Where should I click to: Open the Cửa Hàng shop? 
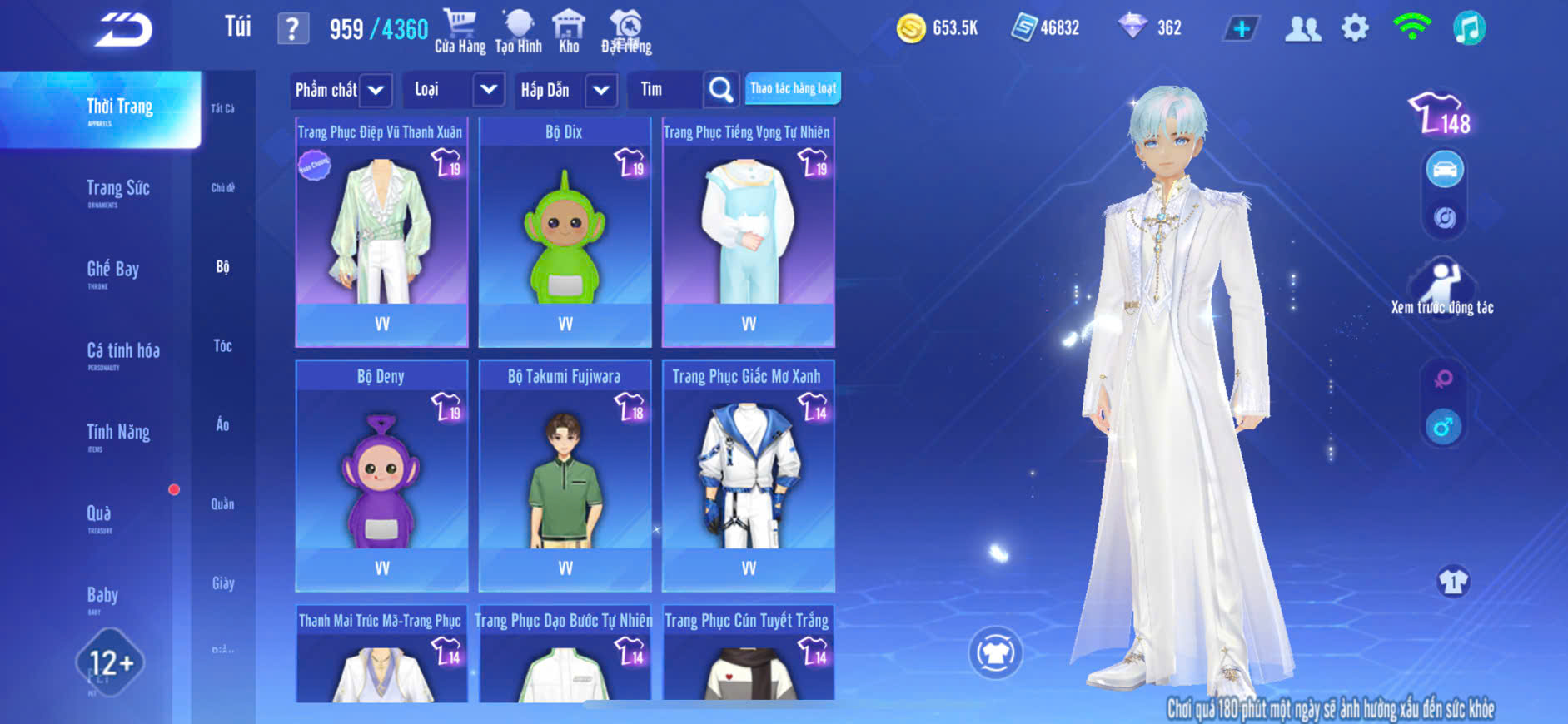click(460, 32)
